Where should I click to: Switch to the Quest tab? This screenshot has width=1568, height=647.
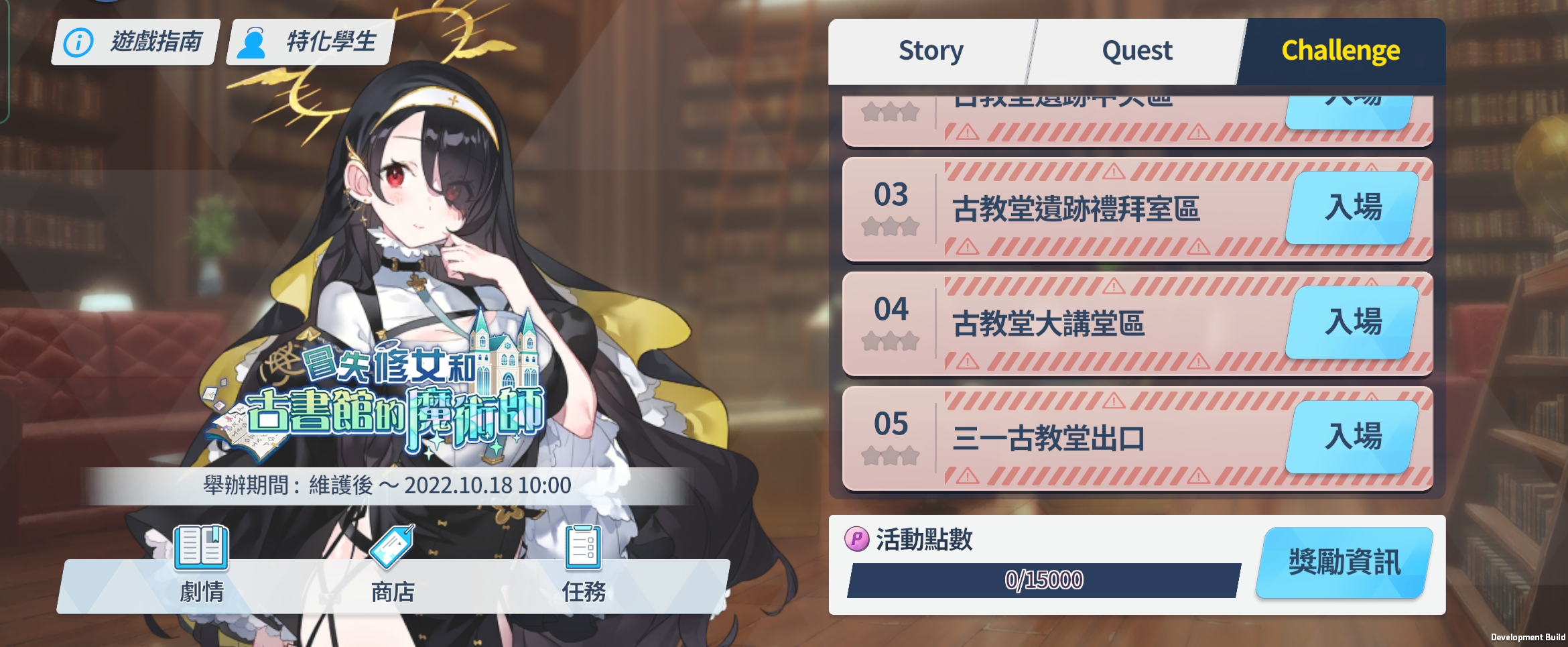coord(1136,51)
